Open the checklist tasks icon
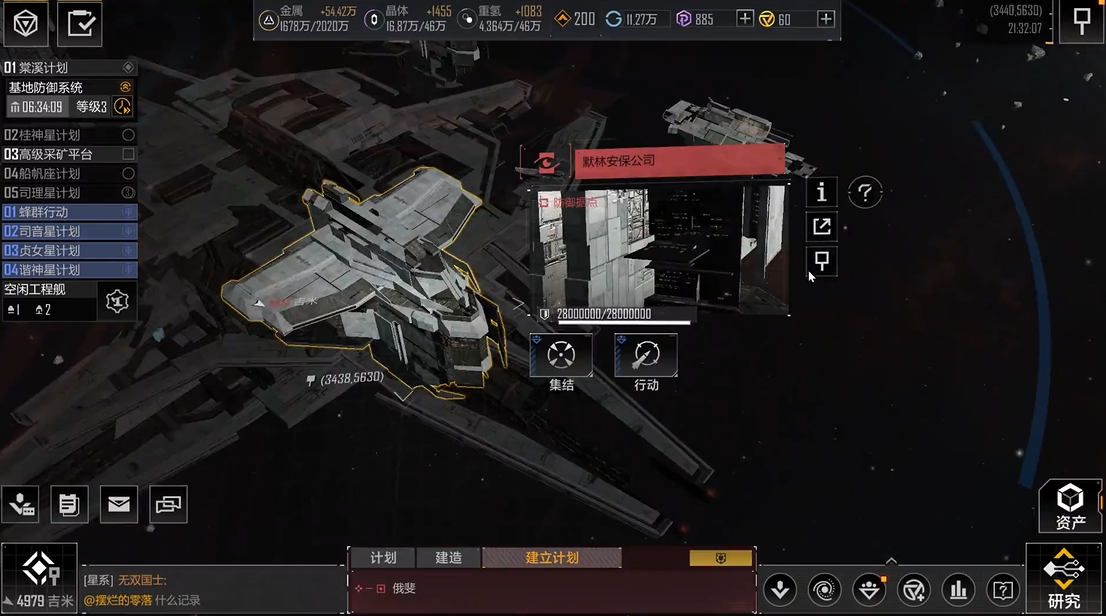The width and height of the screenshot is (1106, 616). coord(79,24)
